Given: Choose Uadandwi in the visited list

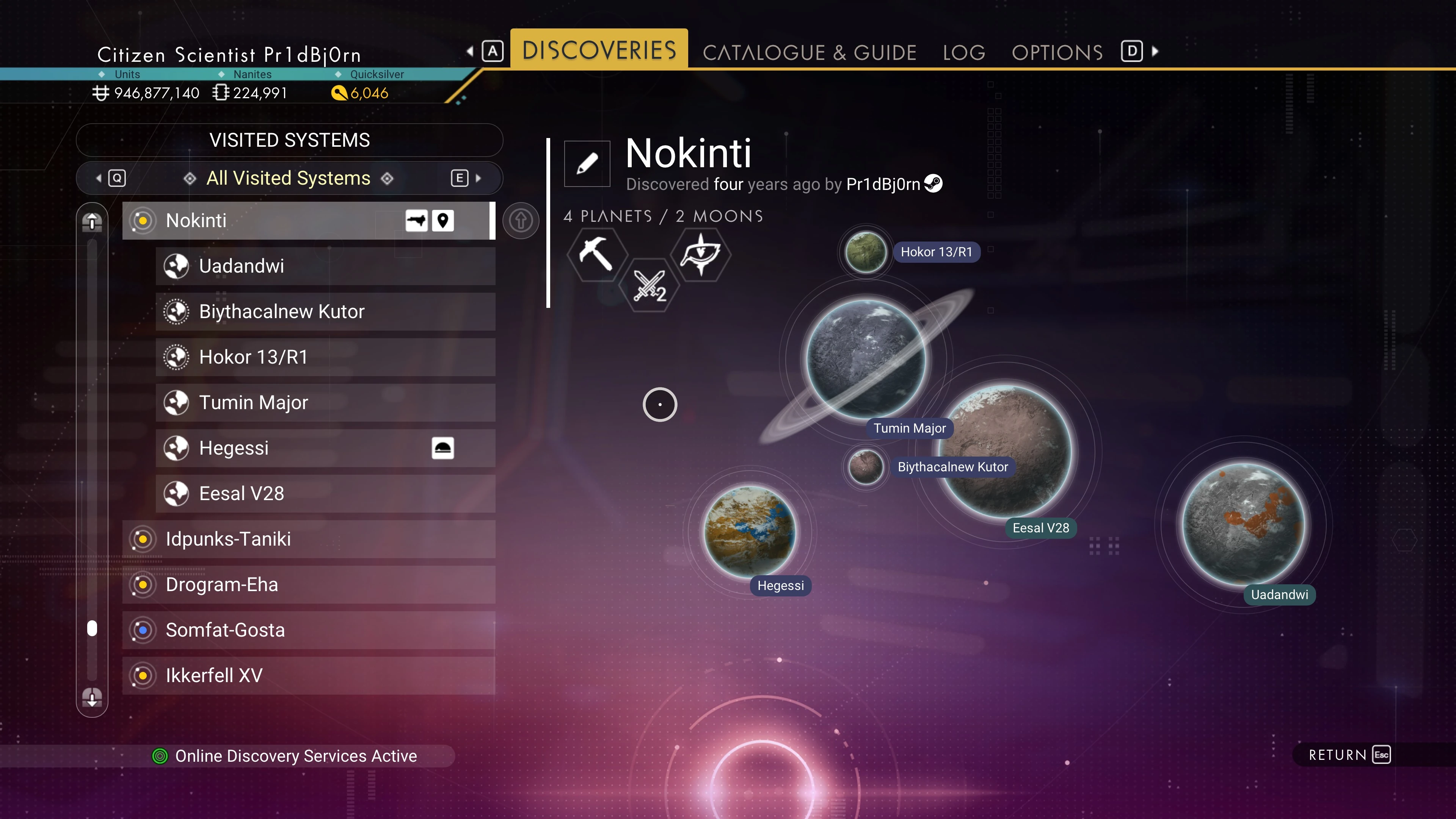Looking at the screenshot, I should pos(325,266).
